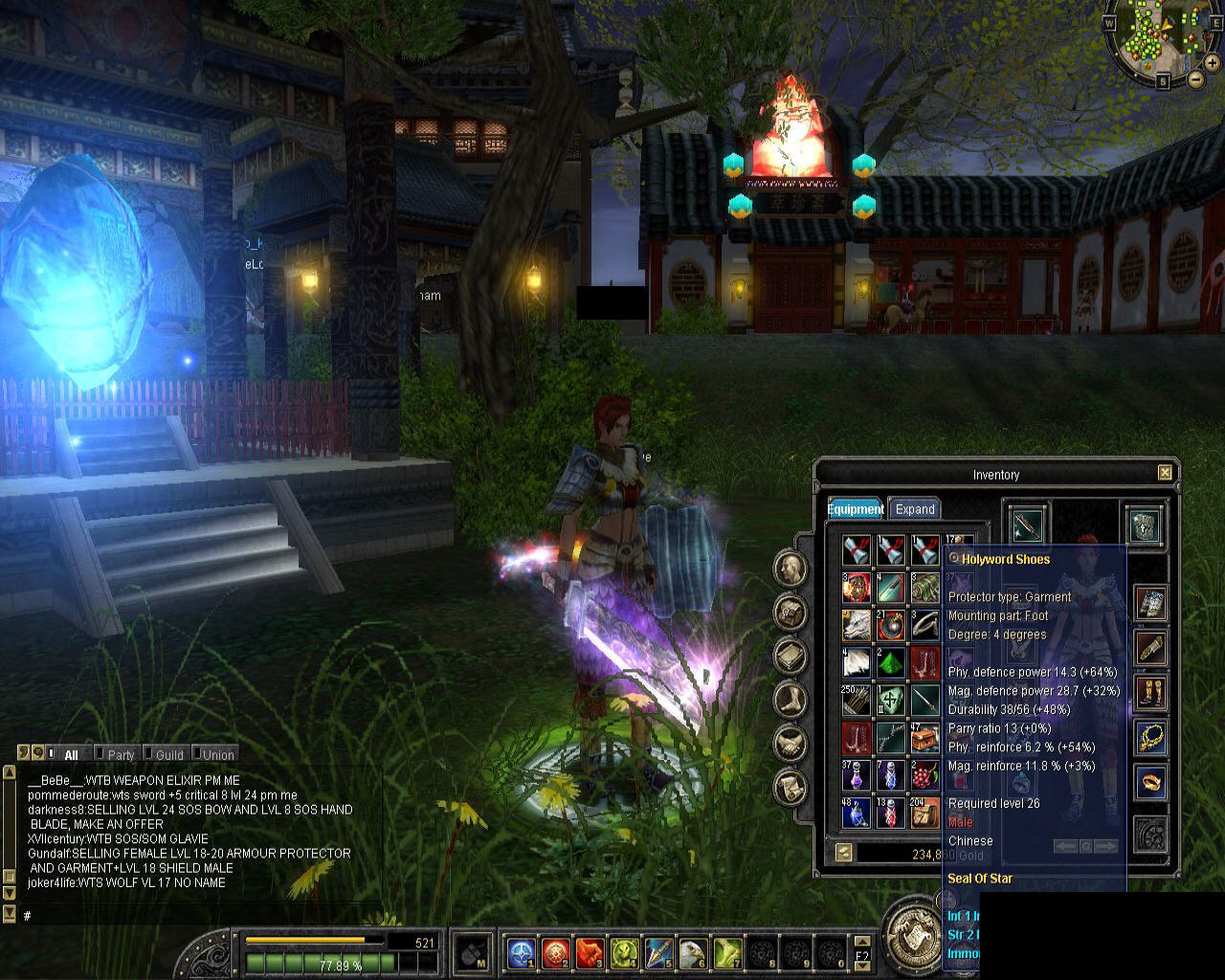Open the character face side button
The height and width of the screenshot is (980, 1225).
pyautogui.click(x=790, y=568)
